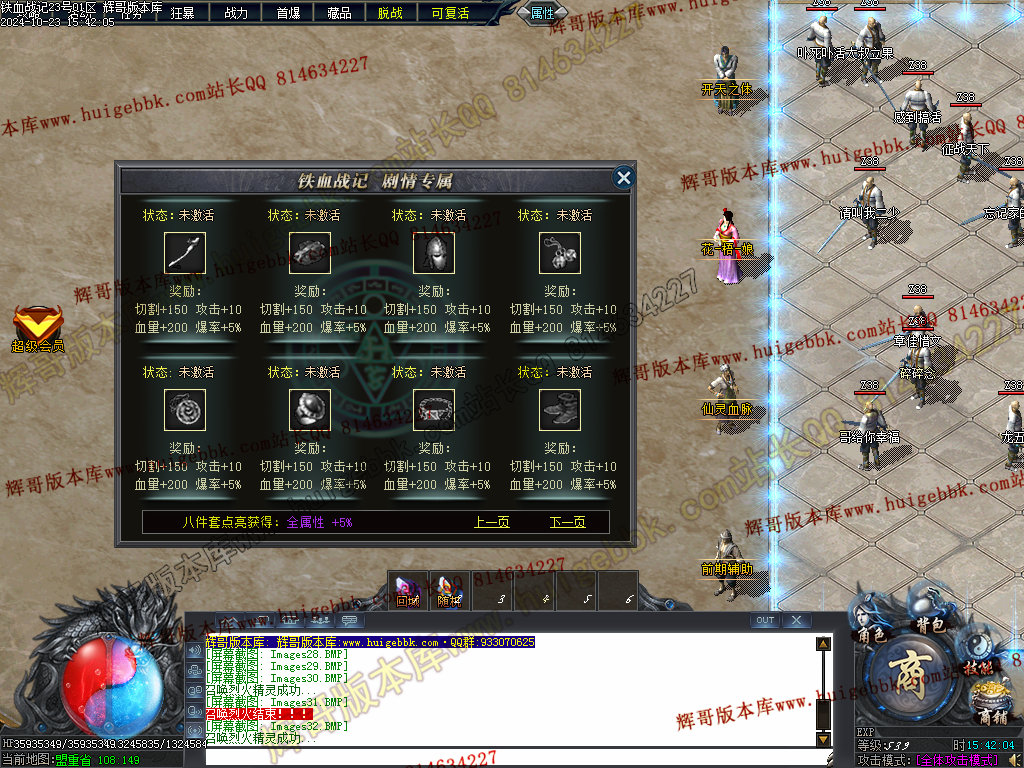This screenshot has width=1024, height=768.
Task: Go to 上一页 in the panel
Action: click(x=491, y=522)
